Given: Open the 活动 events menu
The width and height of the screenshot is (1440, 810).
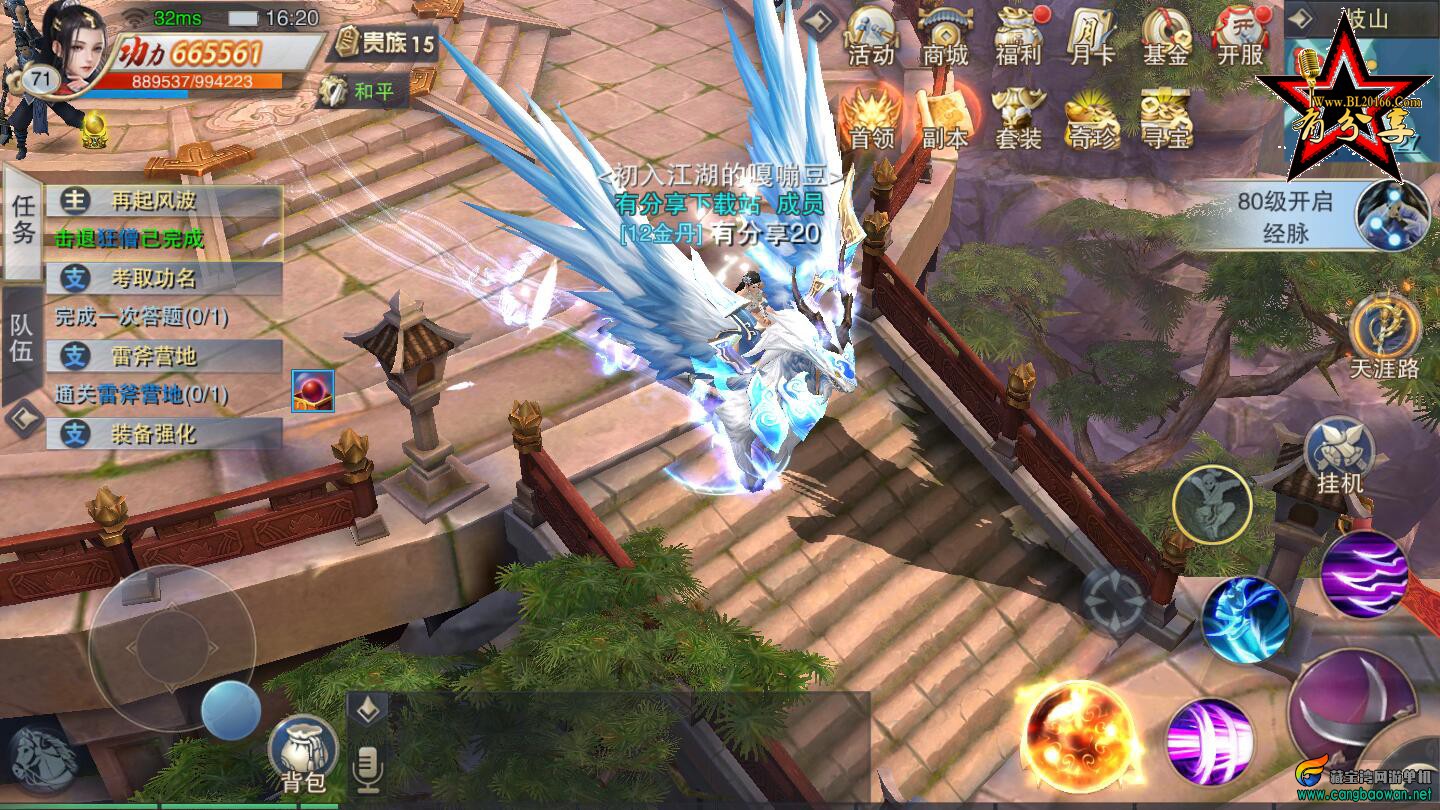Looking at the screenshot, I should pyautogui.click(x=871, y=37).
